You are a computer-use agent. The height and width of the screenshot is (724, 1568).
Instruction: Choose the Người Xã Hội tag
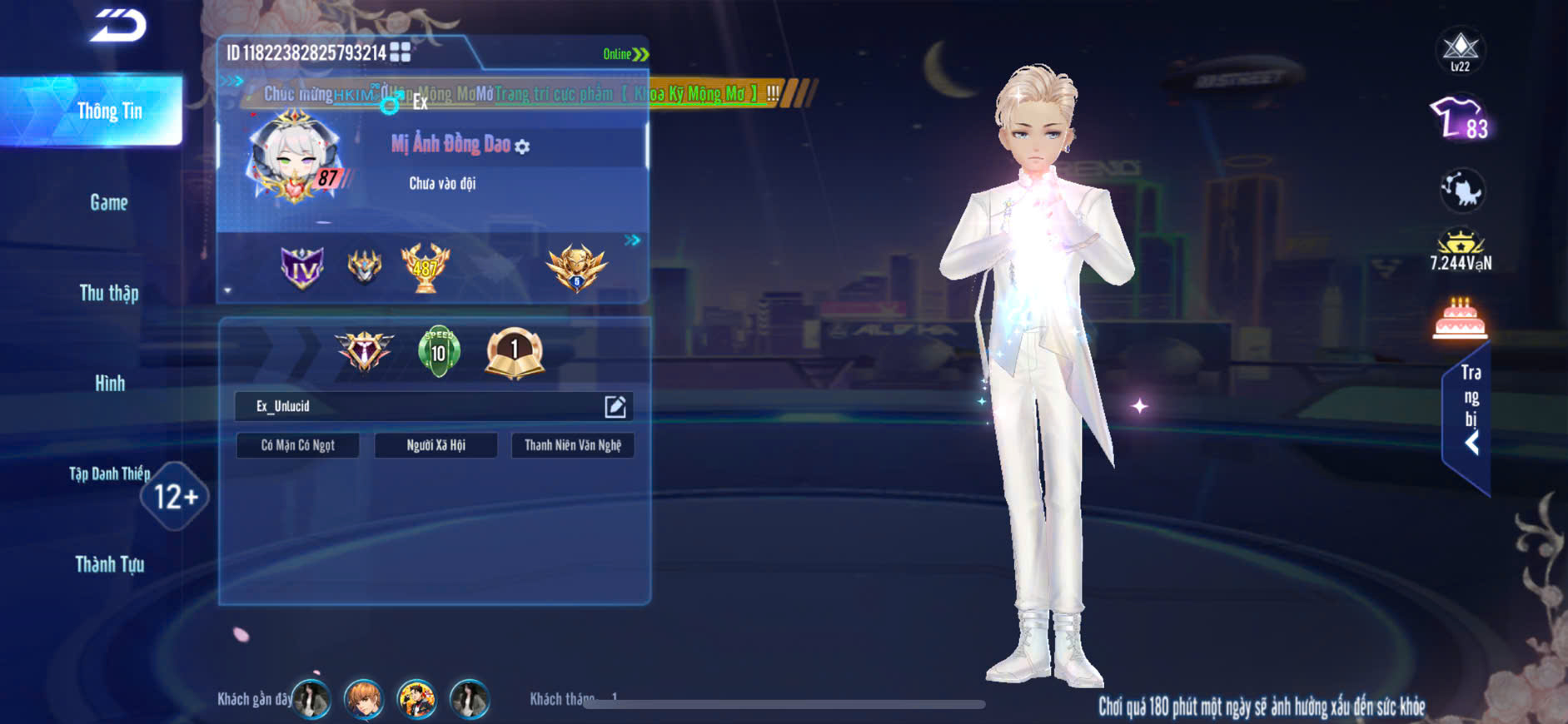pos(436,445)
